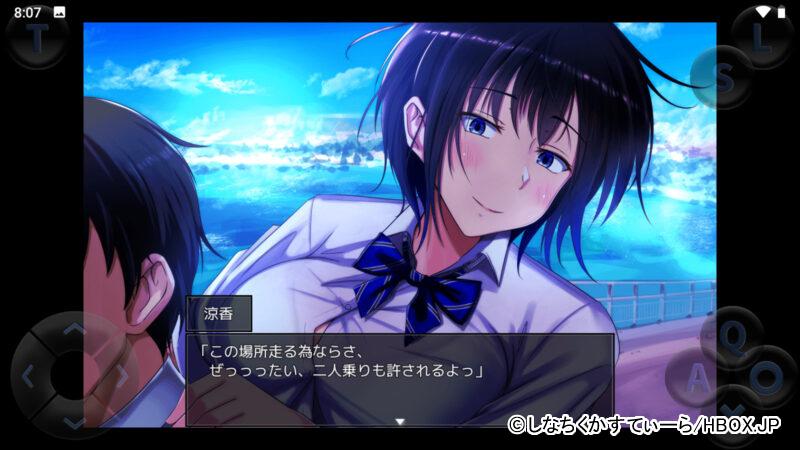This screenshot has height=450, width=800.
Task: Tap the virtual O button overlay
Action: point(767,376)
